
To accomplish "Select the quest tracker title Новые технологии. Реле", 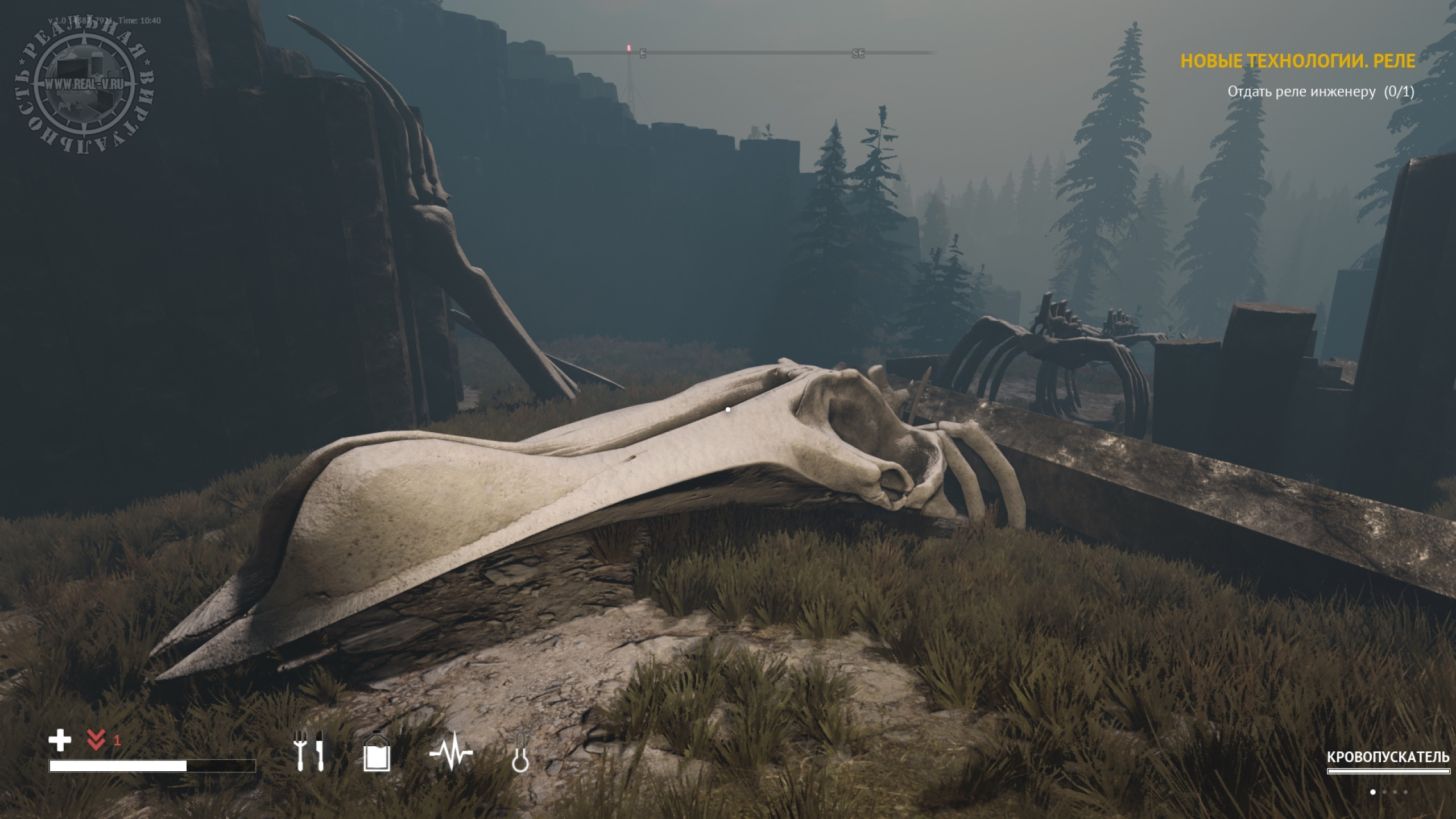I will (1297, 61).
